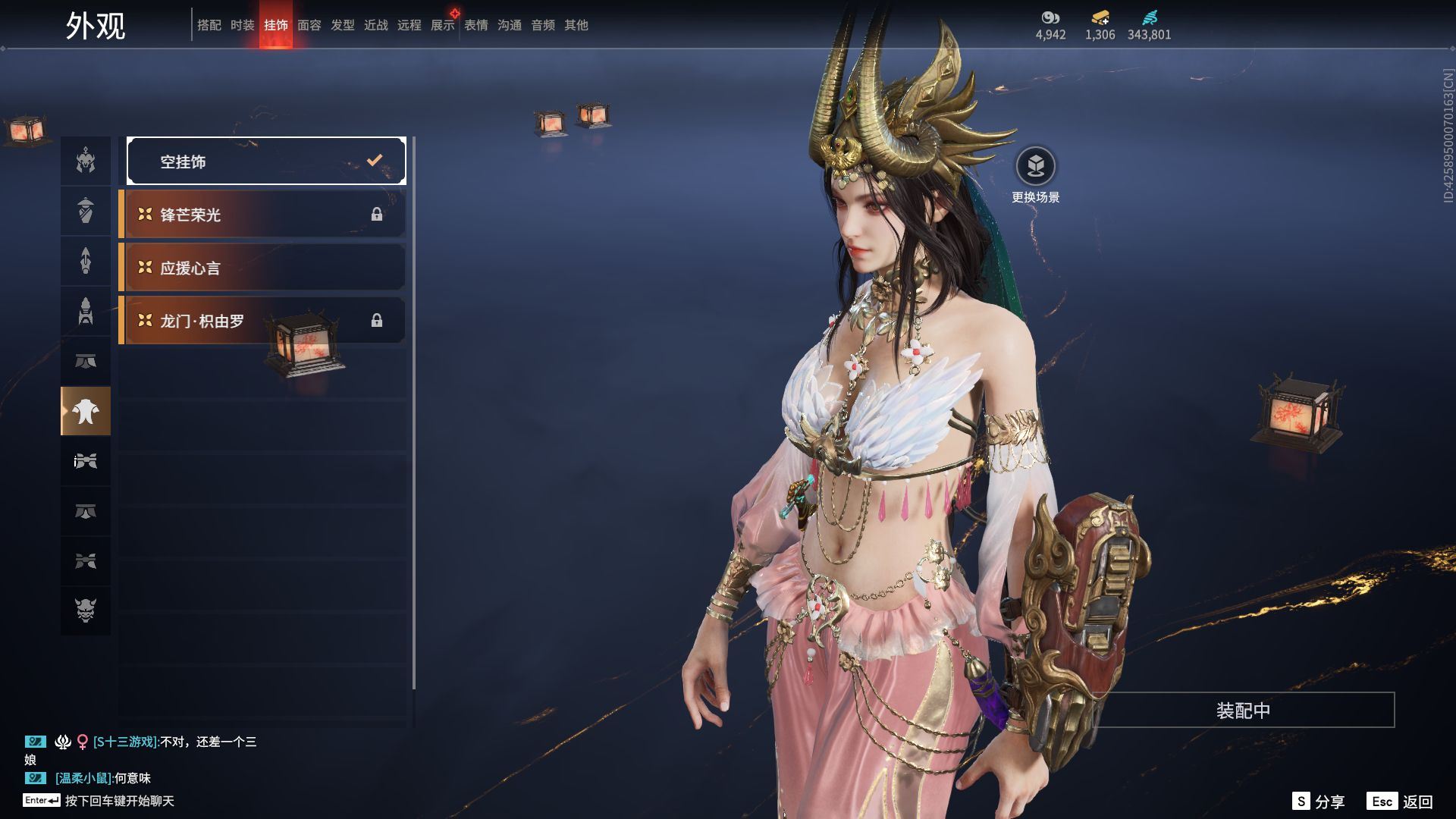Click the 分享 share button
The height and width of the screenshot is (819, 1456).
pos(1319,802)
